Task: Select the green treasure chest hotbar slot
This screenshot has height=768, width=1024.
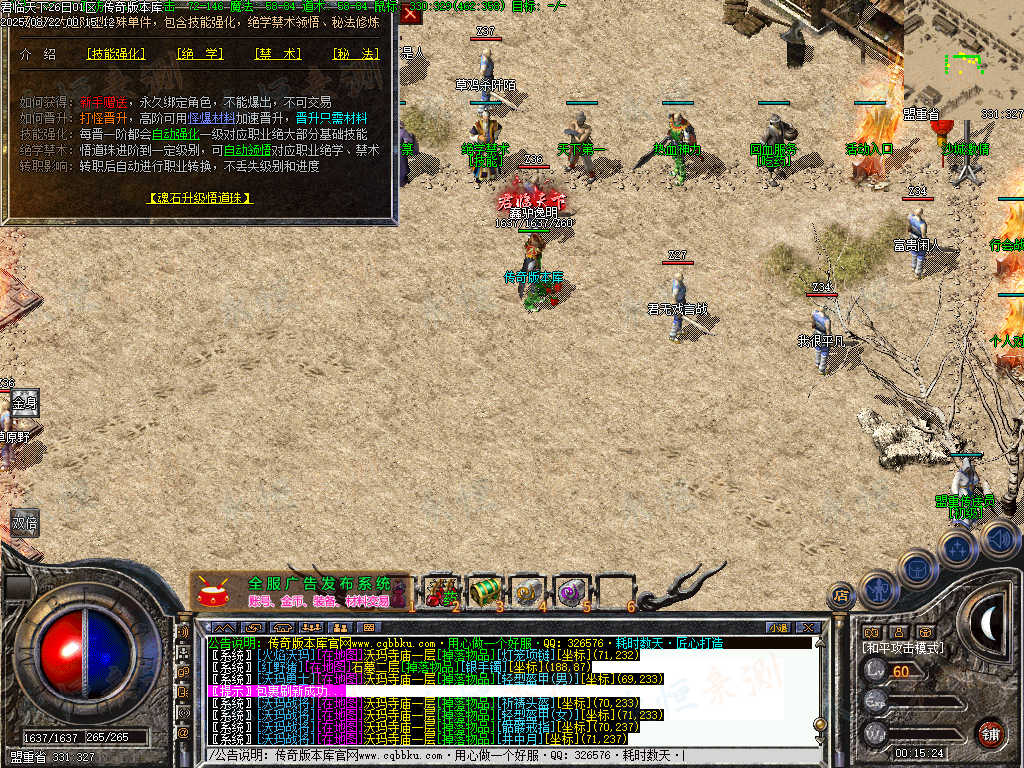Action: [485, 591]
